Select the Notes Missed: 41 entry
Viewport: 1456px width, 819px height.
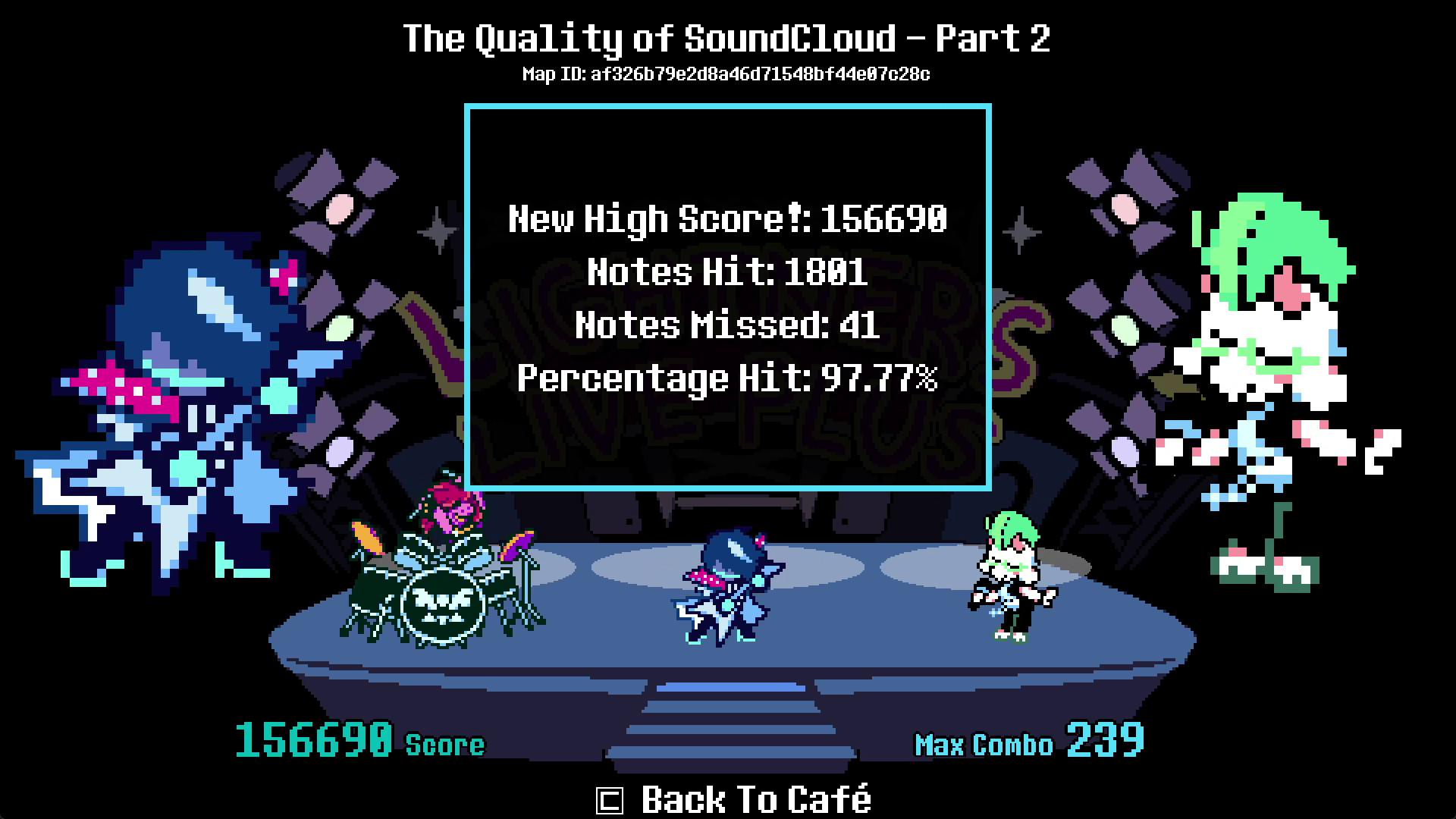(726, 326)
